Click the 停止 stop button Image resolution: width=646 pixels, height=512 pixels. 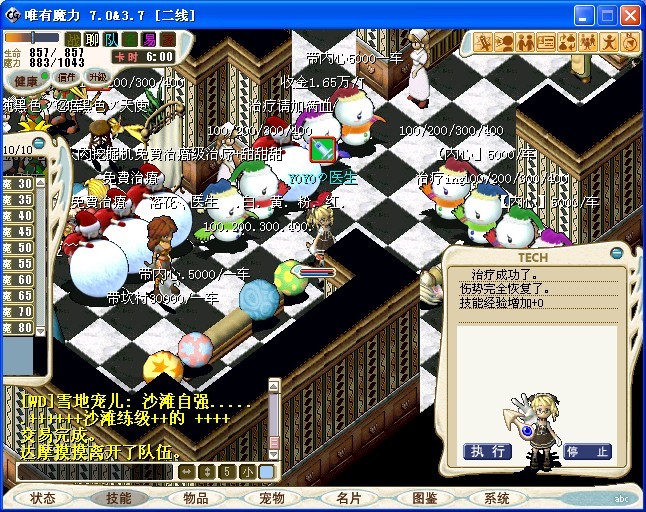coord(587,451)
